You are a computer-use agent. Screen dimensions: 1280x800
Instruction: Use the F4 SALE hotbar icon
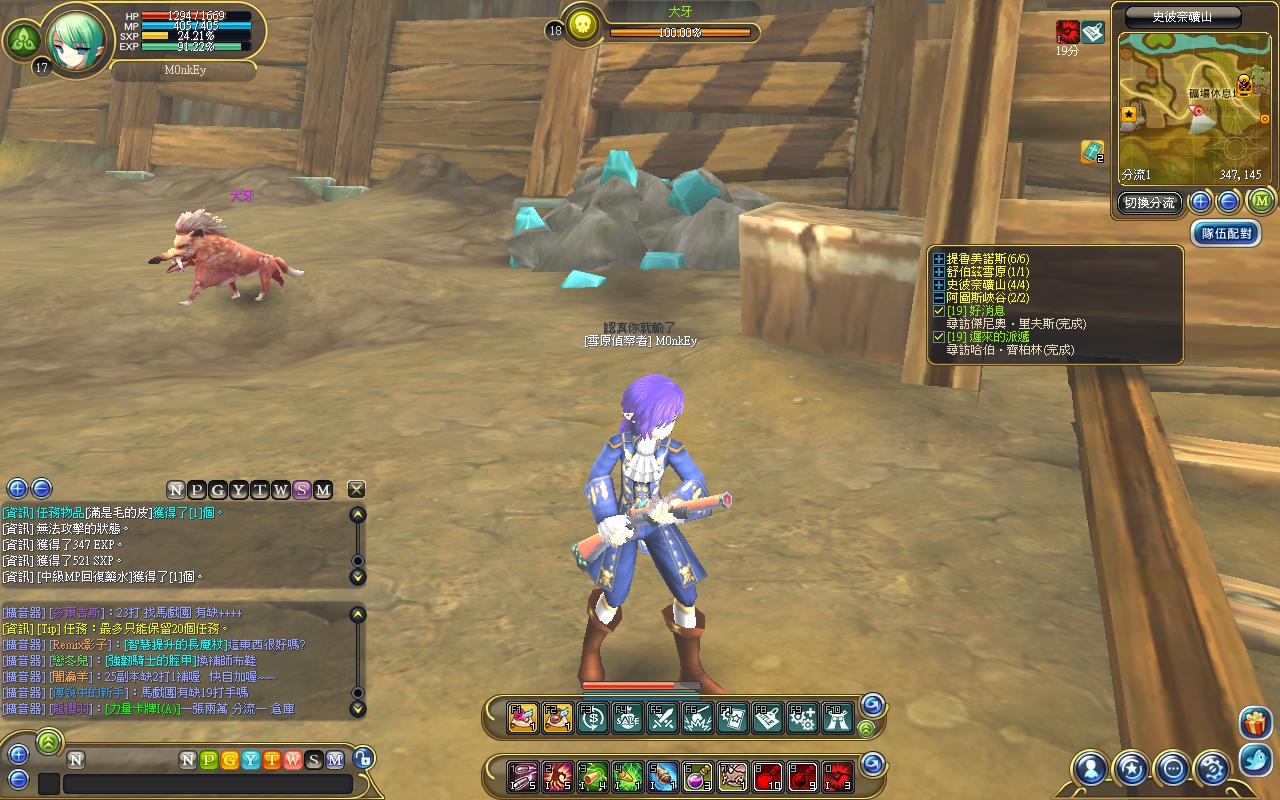(627, 718)
